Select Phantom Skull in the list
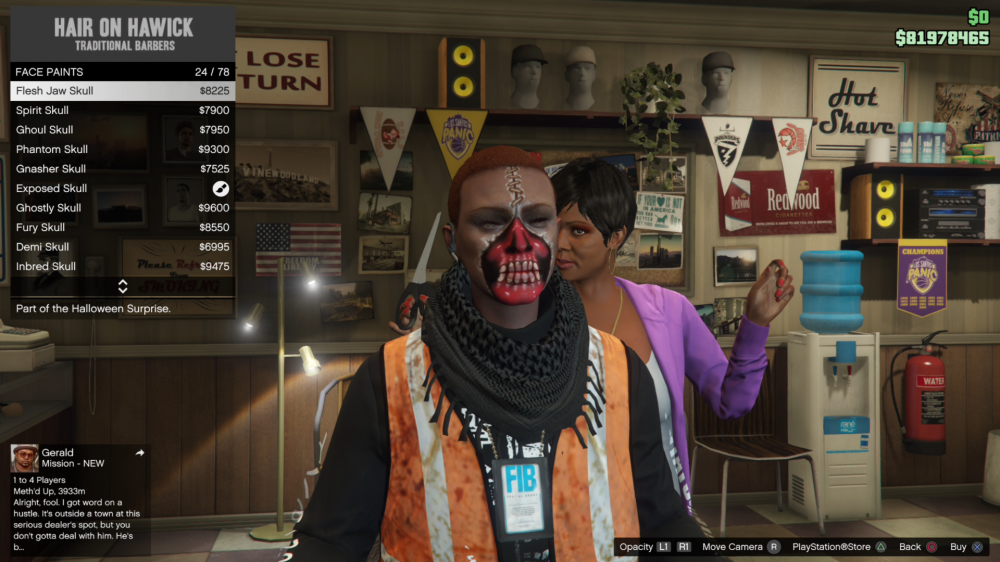Screen dimensions: 1000x562 122,149
